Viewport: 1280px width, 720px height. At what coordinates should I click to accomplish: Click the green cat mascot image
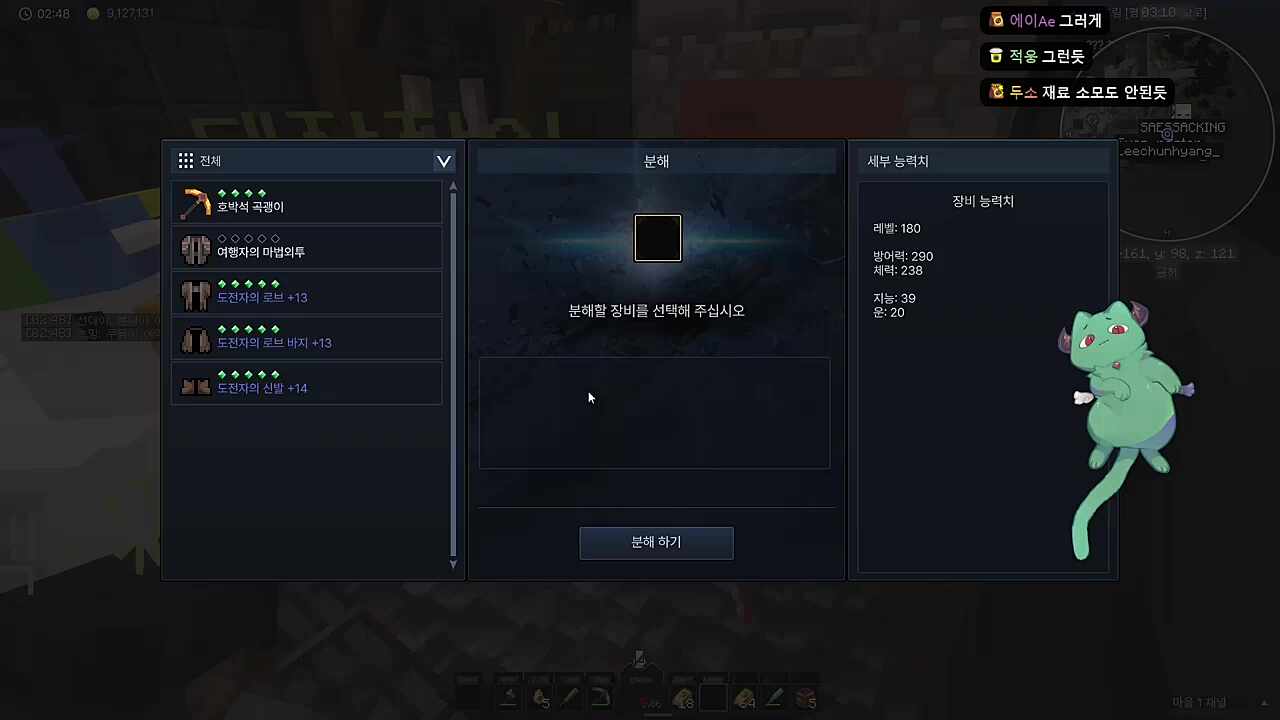click(1120, 400)
